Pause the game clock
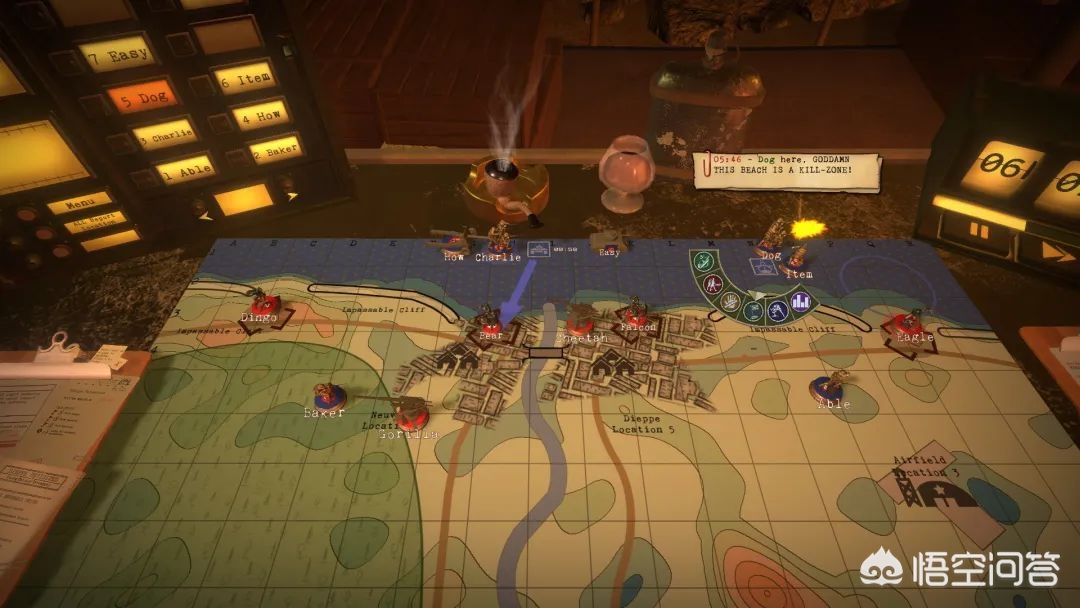This screenshot has height=608, width=1080. pos(978,231)
